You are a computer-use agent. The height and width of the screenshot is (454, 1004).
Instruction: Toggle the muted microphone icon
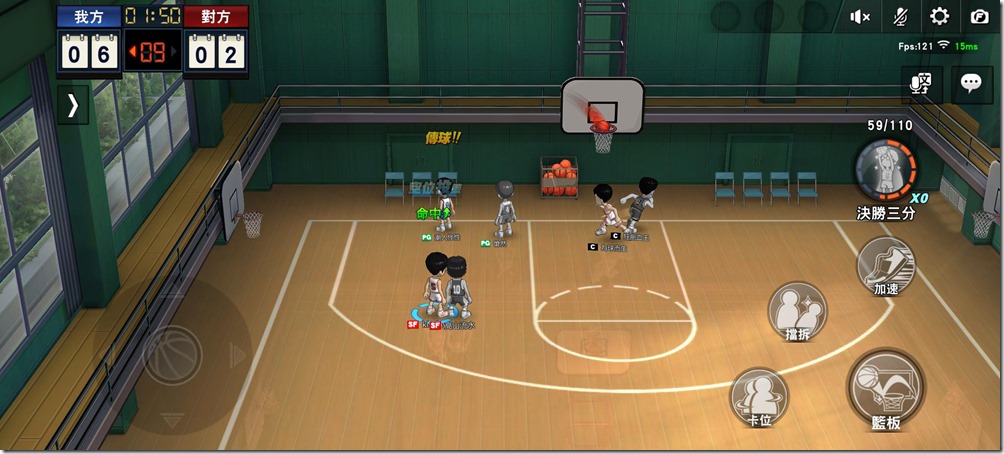click(900, 16)
